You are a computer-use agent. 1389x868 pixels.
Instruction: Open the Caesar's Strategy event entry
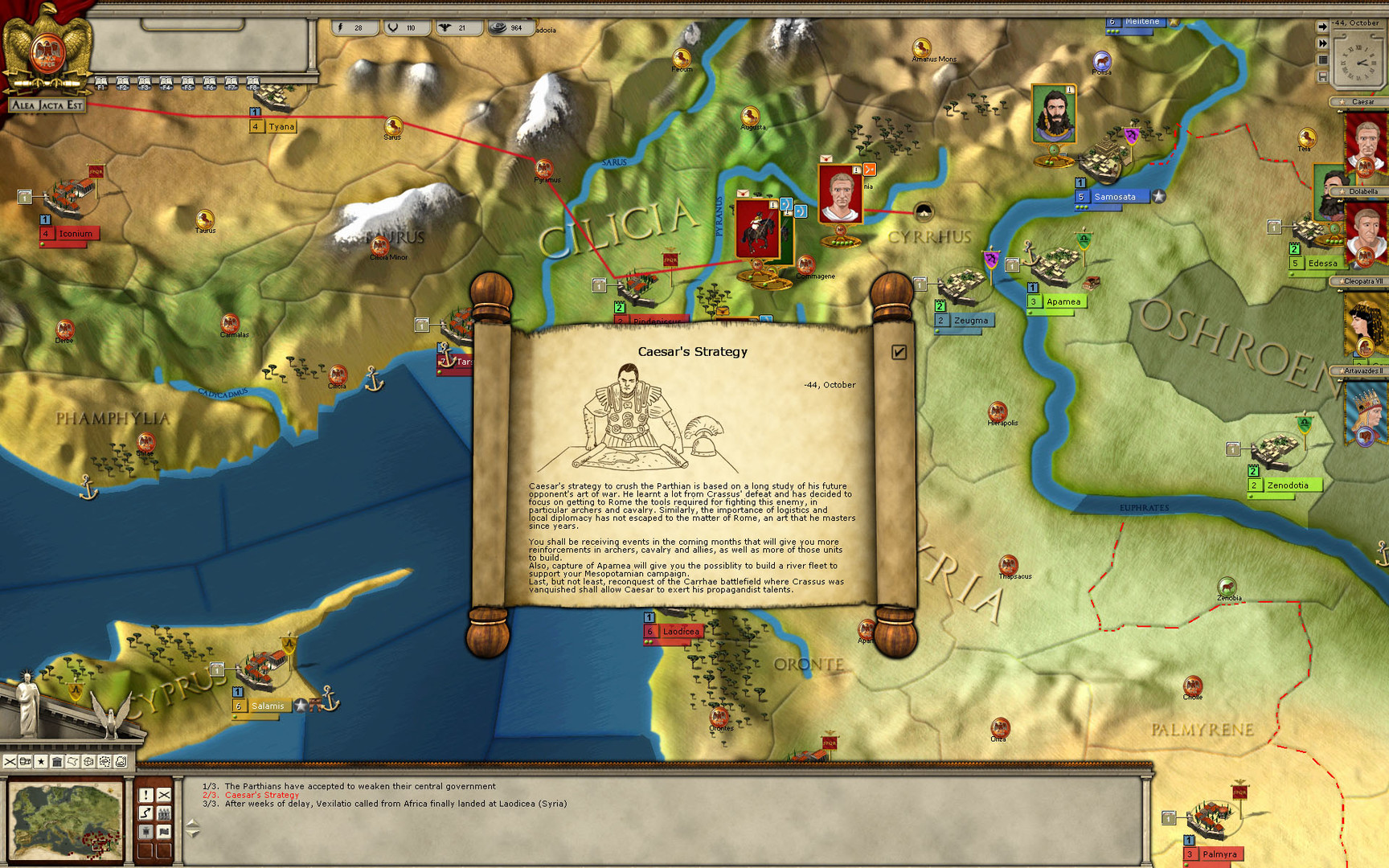pyautogui.click(x=263, y=795)
